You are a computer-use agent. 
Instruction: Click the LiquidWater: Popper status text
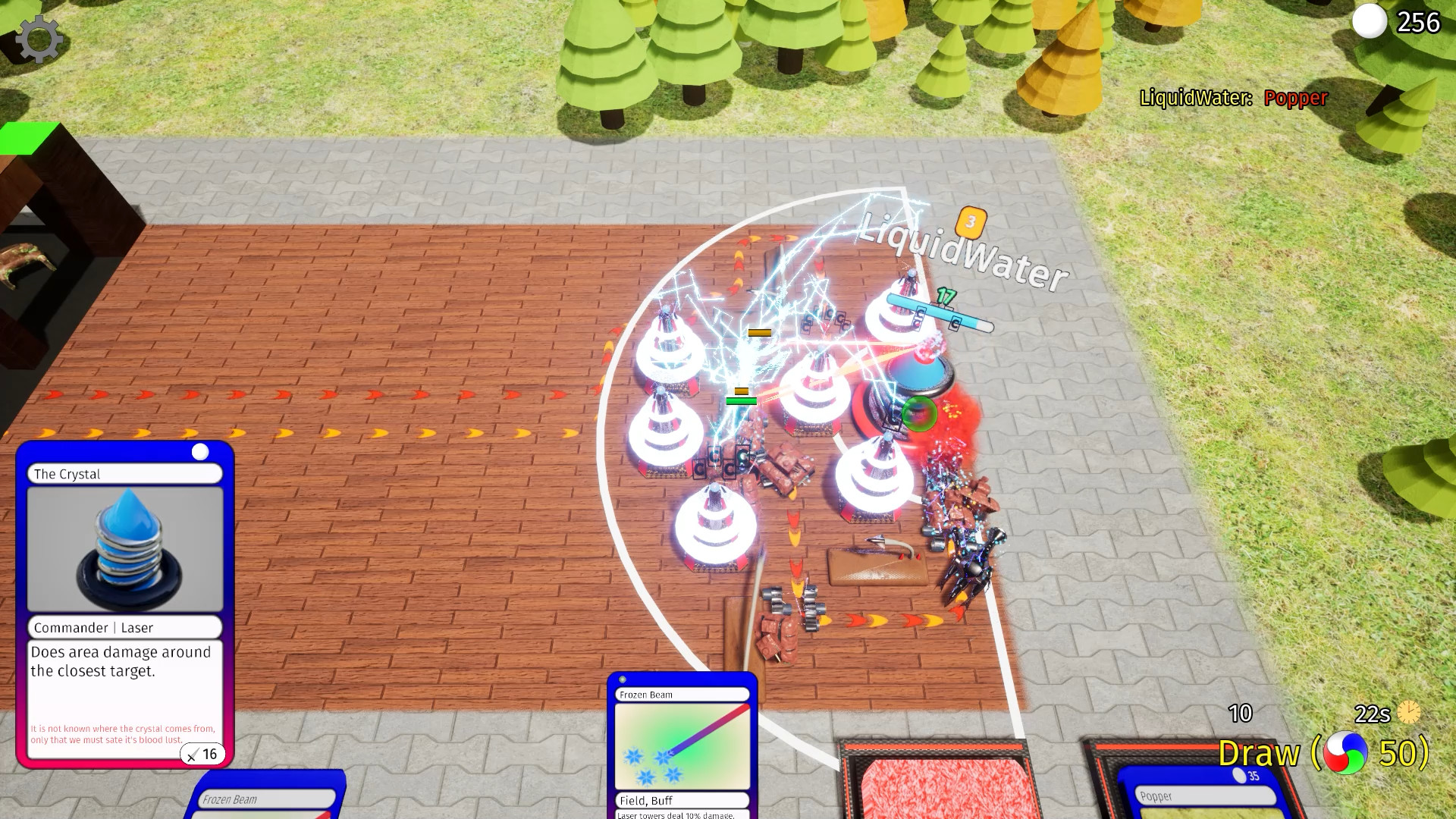click(x=1232, y=99)
